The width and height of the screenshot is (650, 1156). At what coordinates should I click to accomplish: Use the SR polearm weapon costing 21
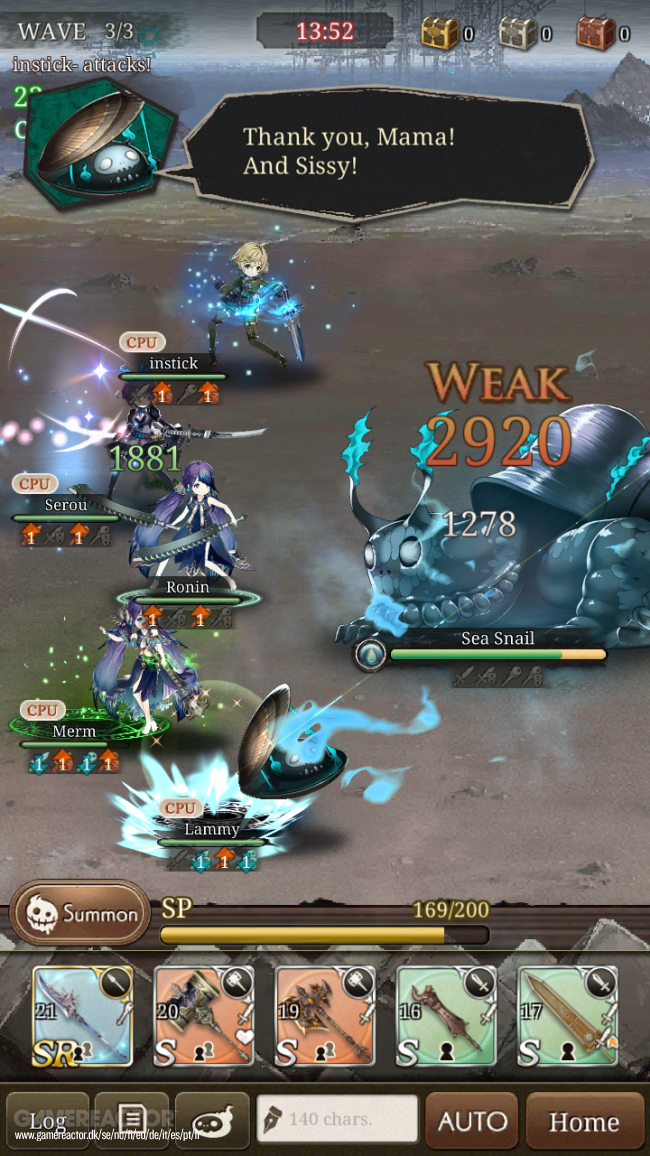[83, 1016]
